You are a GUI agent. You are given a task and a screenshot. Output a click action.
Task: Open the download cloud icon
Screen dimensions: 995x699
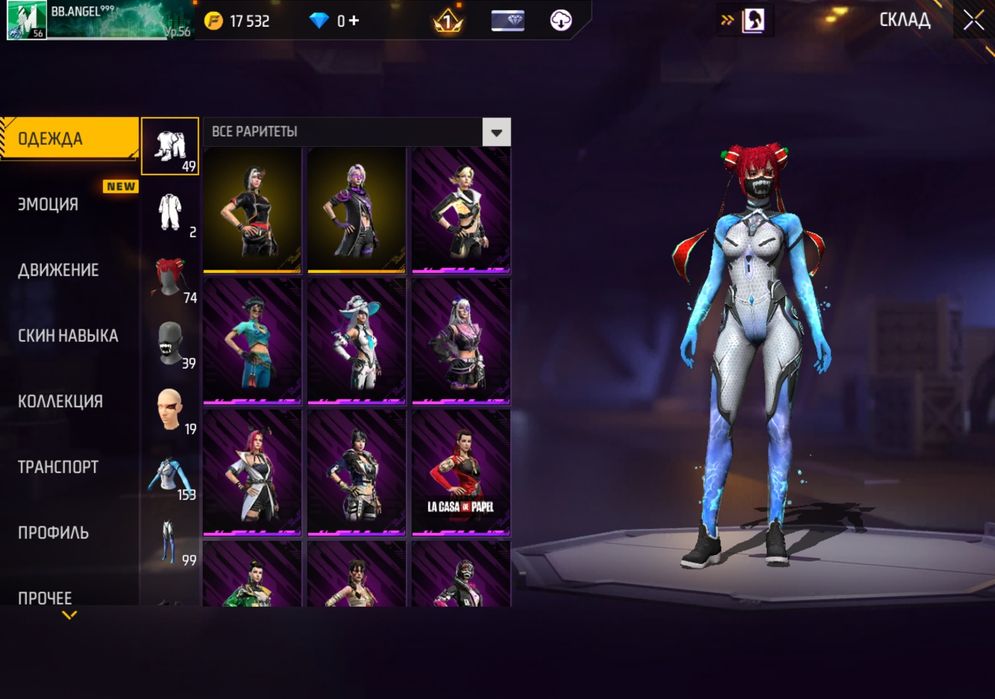[561, 21]
